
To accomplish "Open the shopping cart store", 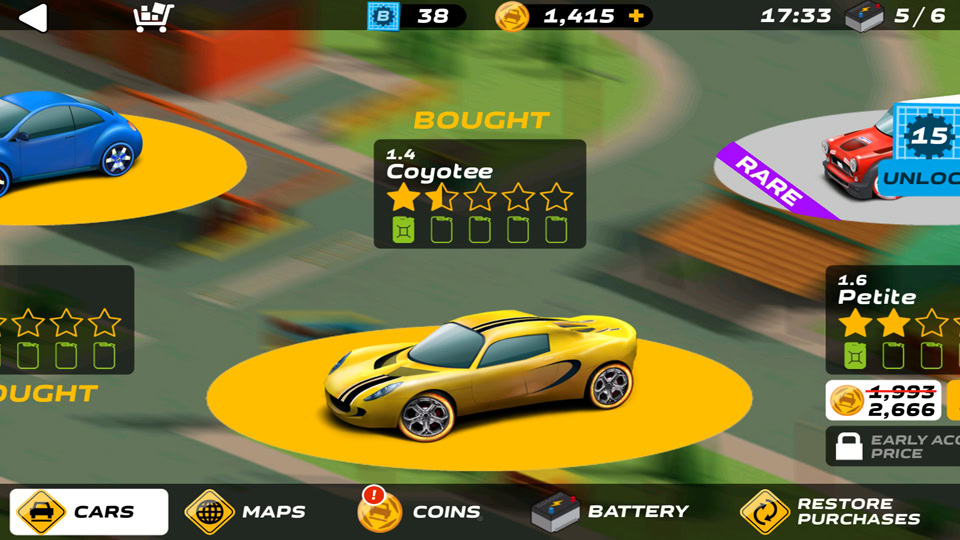I will [x=153, y=16].
